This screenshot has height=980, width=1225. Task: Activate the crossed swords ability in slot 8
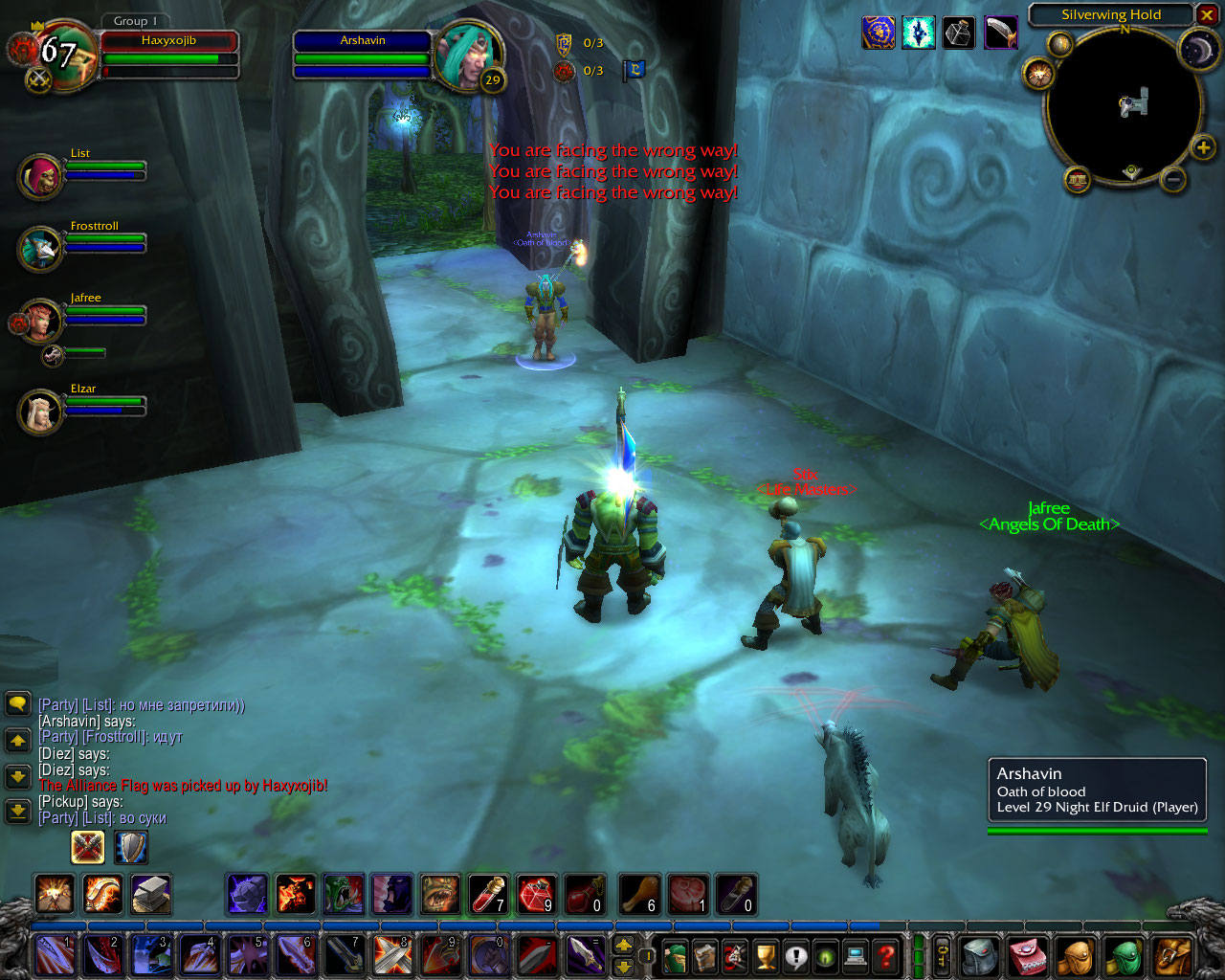[x=392, y=954]
